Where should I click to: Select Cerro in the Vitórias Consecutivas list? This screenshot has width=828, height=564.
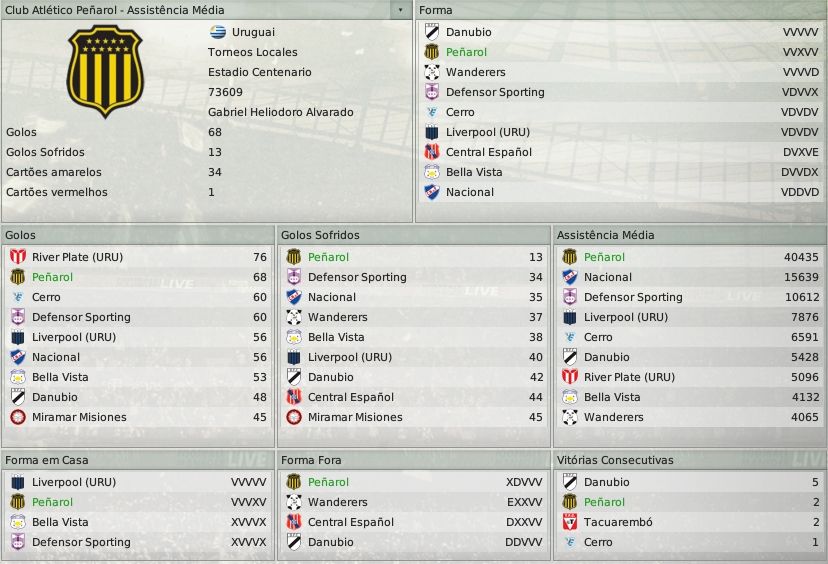tap(598, 542)
